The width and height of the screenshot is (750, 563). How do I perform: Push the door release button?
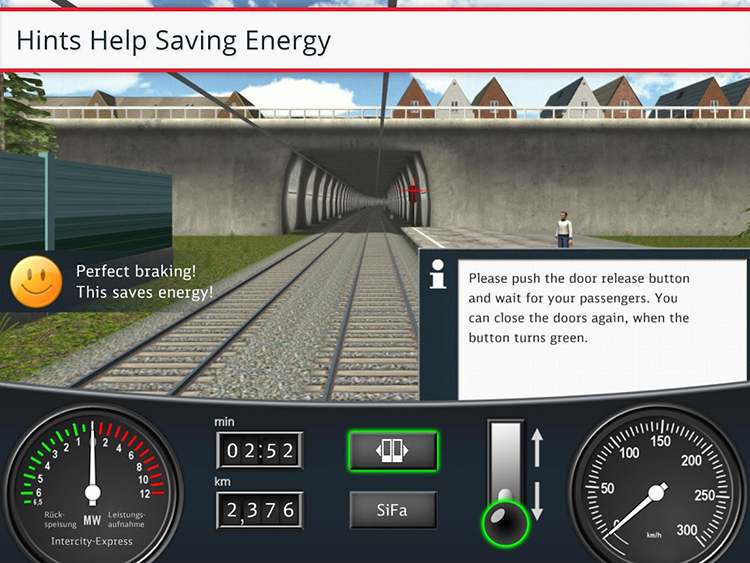[393, 451]
